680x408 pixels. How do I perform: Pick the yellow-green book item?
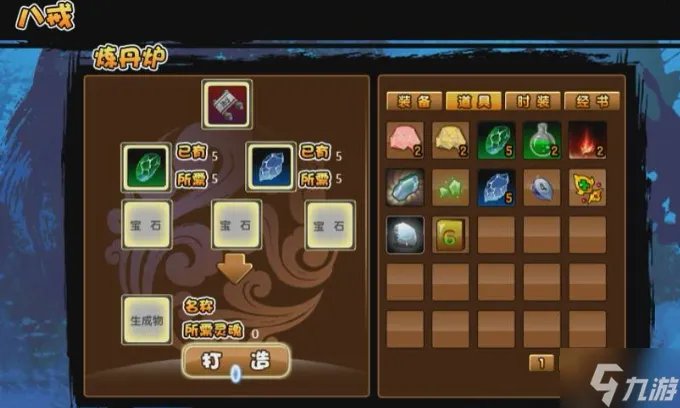(x=452, y=233)
